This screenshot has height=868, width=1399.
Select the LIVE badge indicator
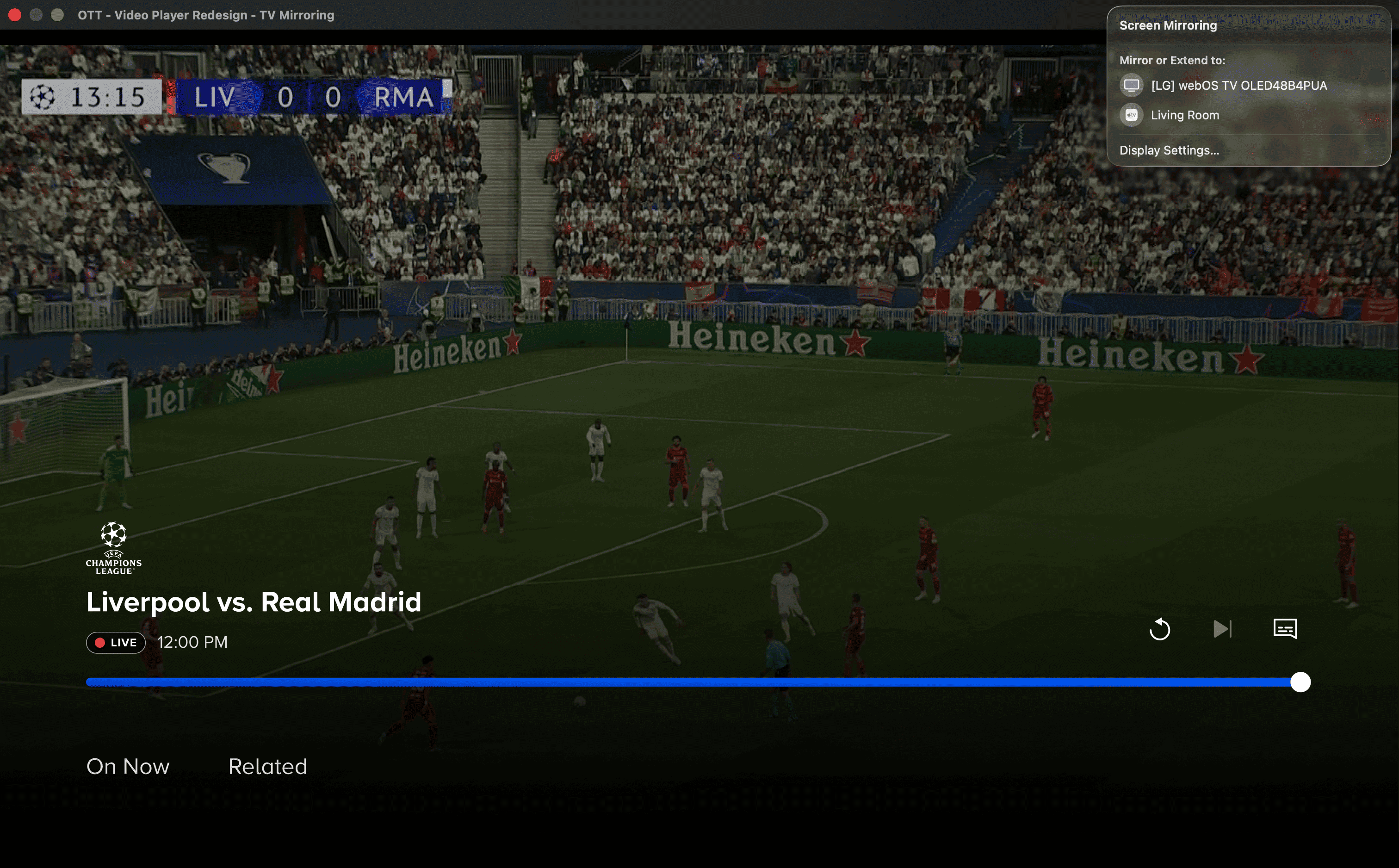116,642
